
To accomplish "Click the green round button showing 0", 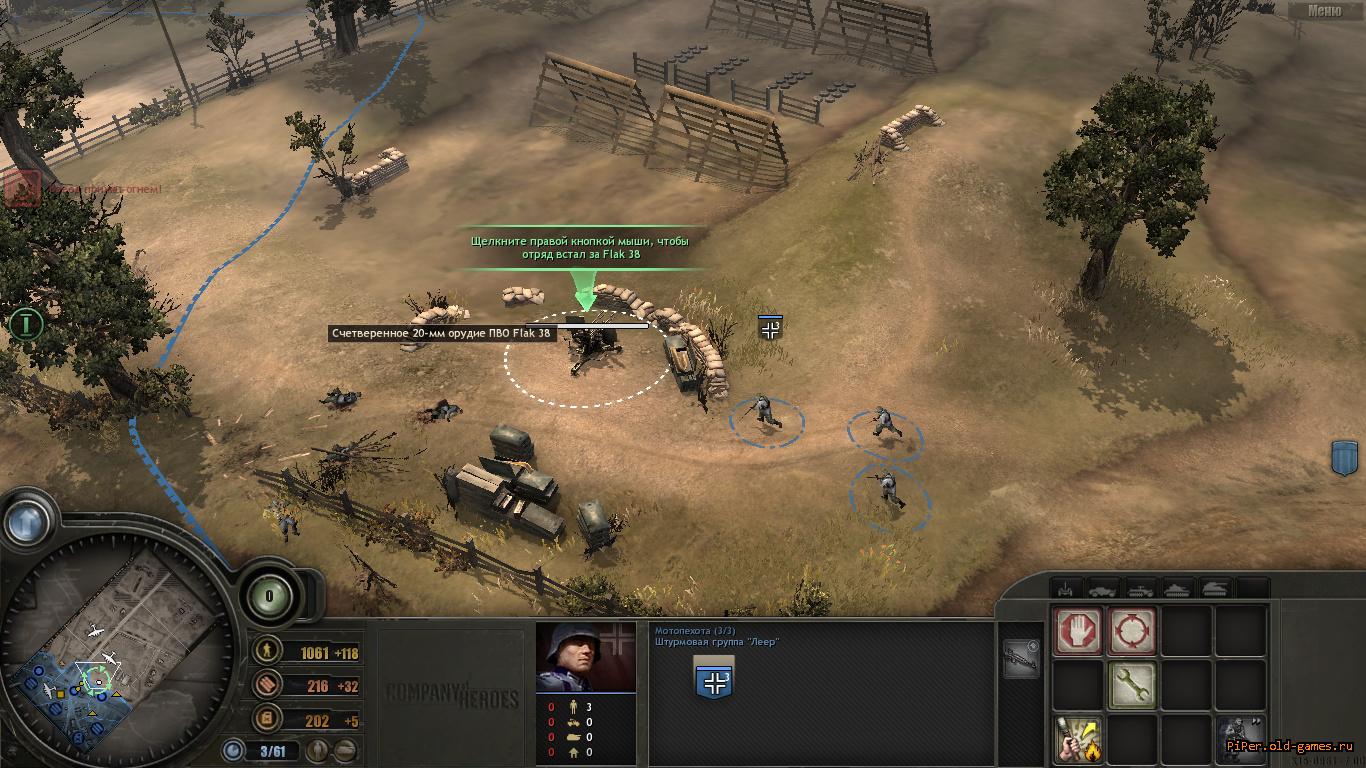I will click(269, 595).
